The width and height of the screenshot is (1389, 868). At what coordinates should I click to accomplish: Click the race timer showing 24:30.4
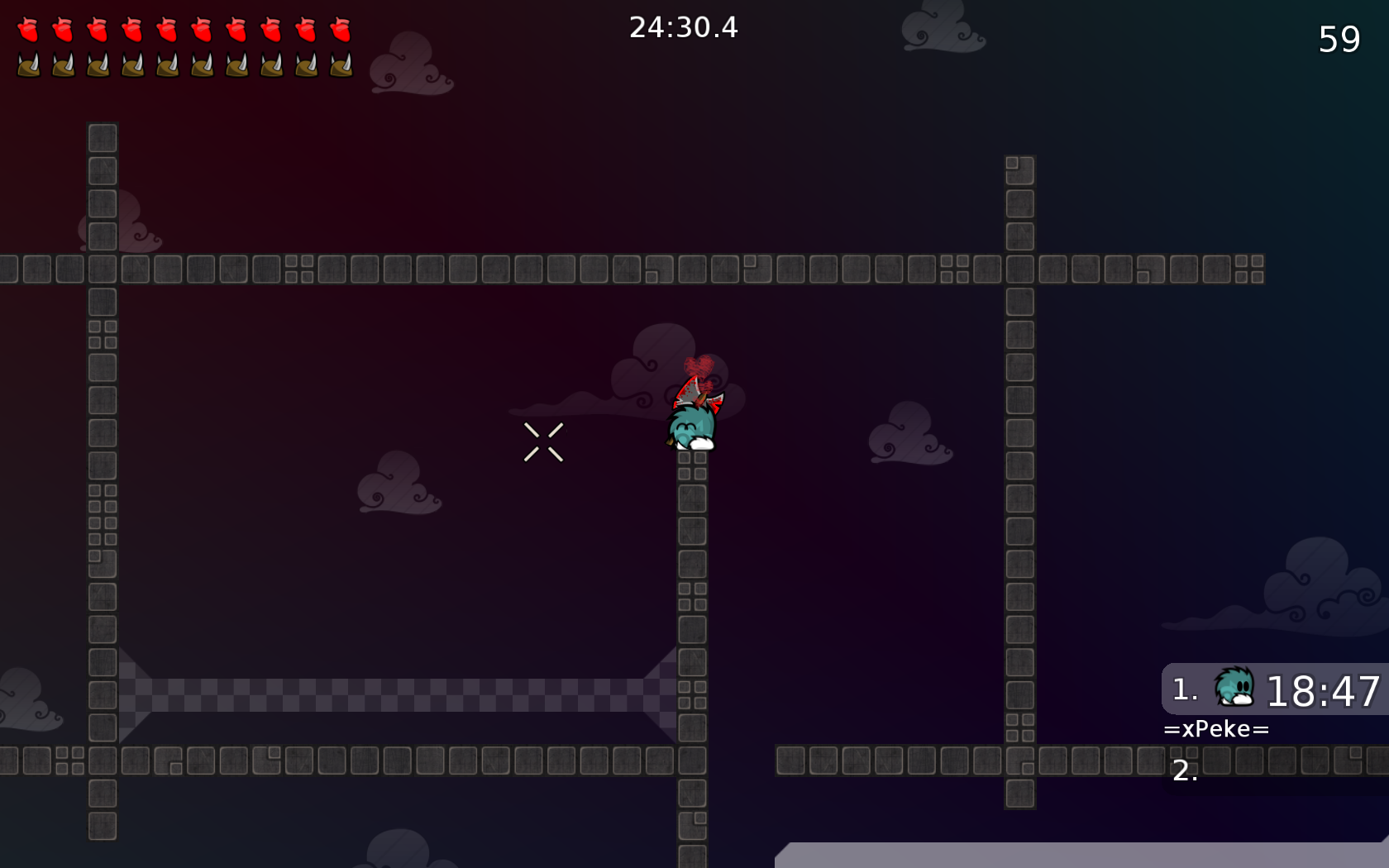coord(685,27)
